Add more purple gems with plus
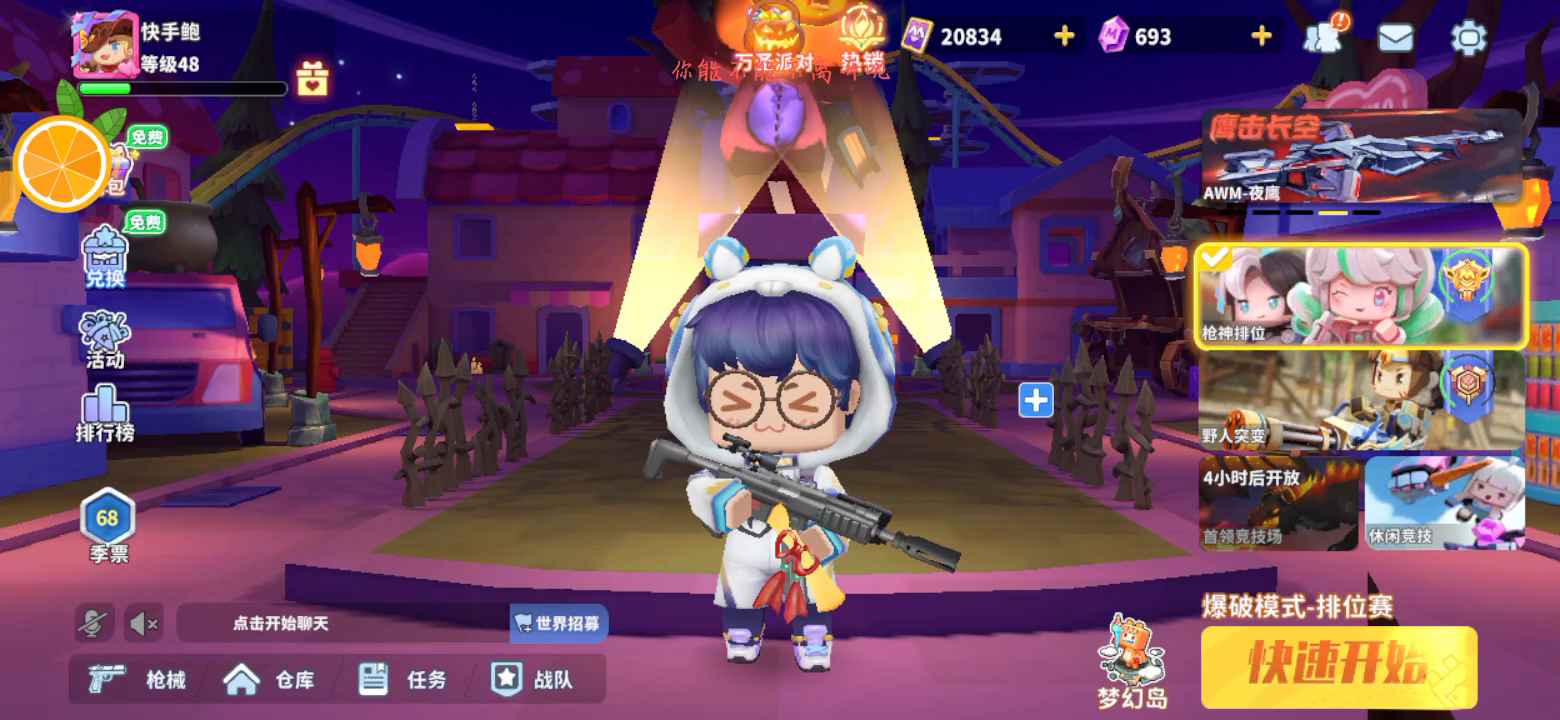 point(1262,37)
